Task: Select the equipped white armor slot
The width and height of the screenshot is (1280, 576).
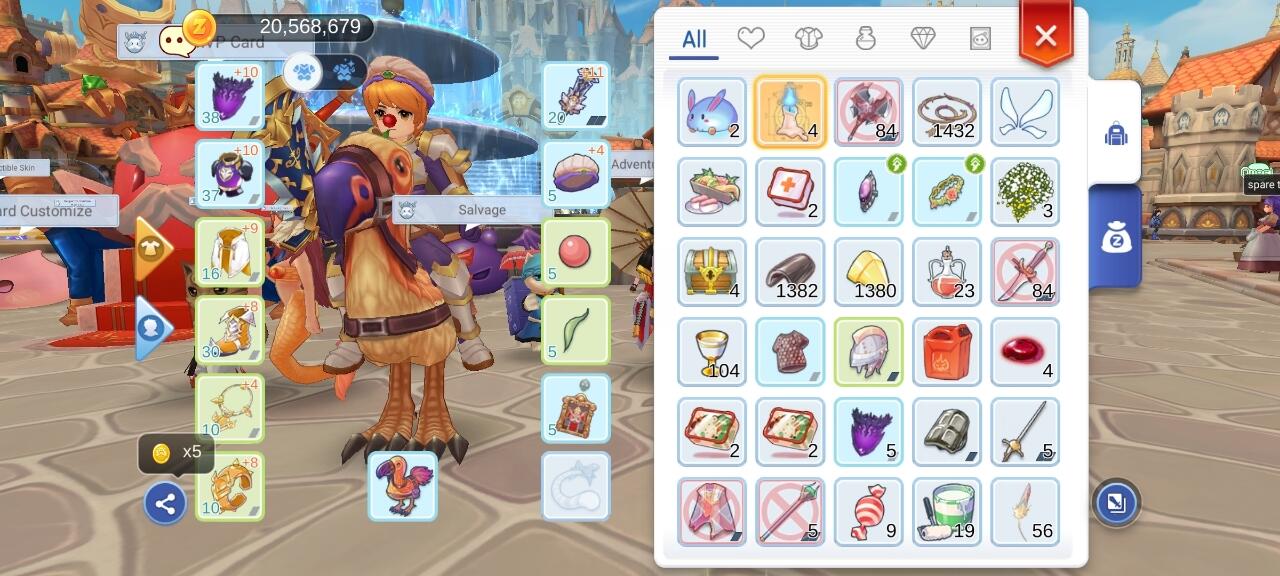Action: pos(230,253)
